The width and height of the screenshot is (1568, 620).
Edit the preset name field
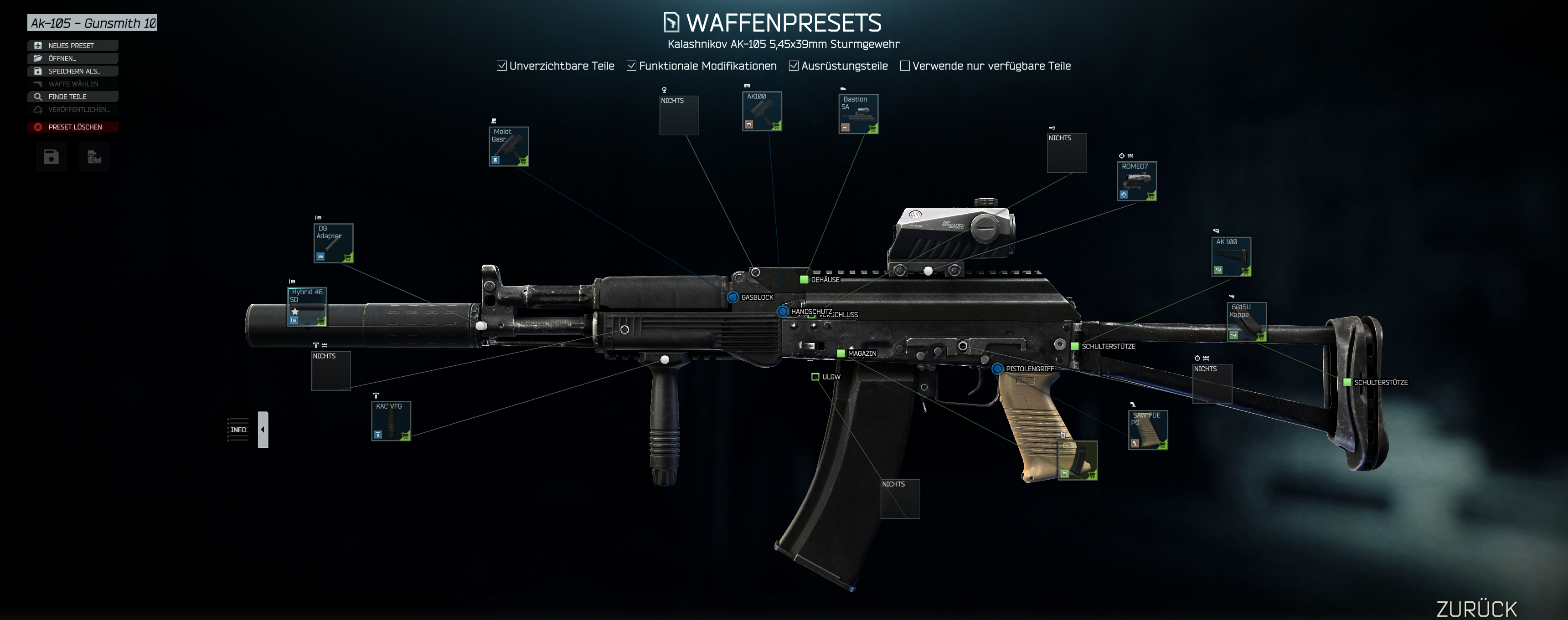tap(93, 23)
